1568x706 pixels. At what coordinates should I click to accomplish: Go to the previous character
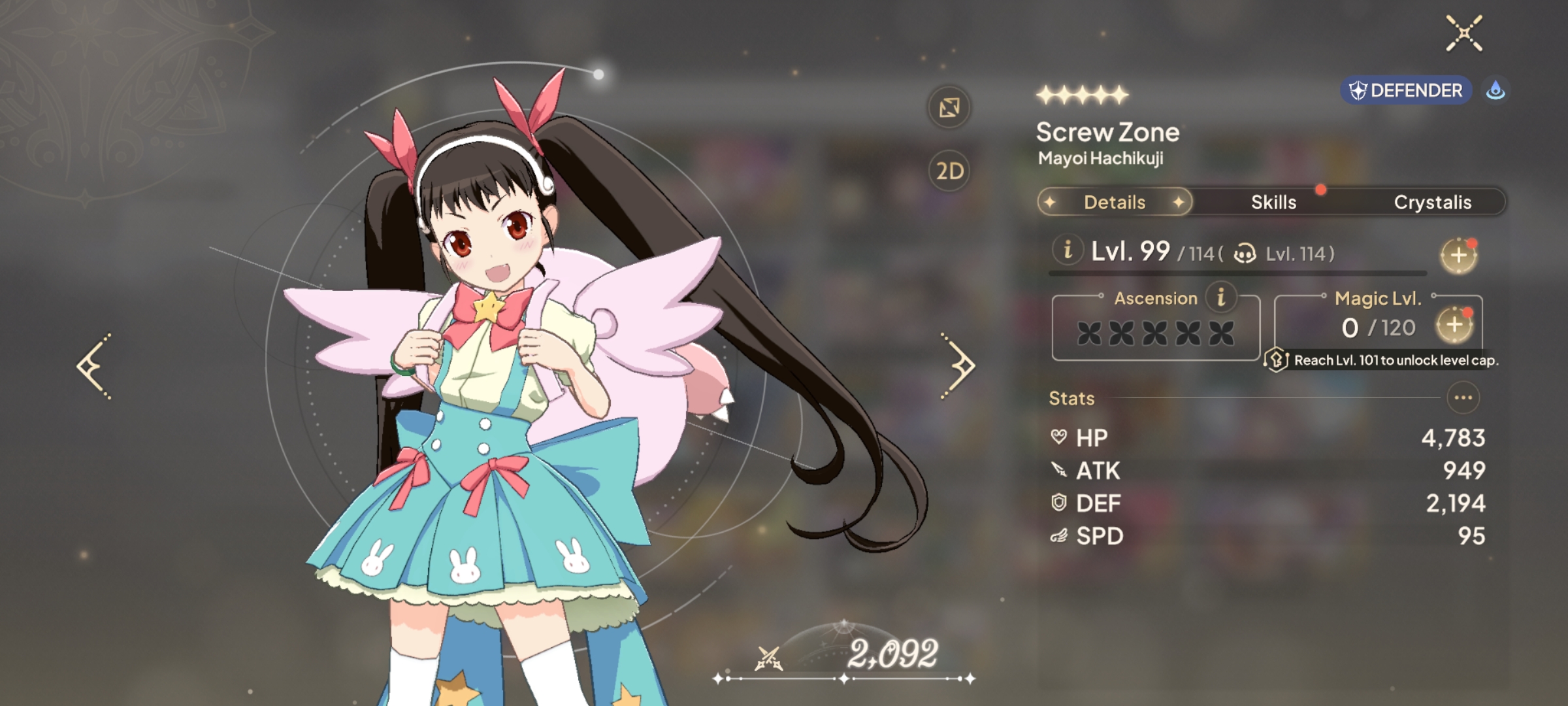(x=94, y=366)
